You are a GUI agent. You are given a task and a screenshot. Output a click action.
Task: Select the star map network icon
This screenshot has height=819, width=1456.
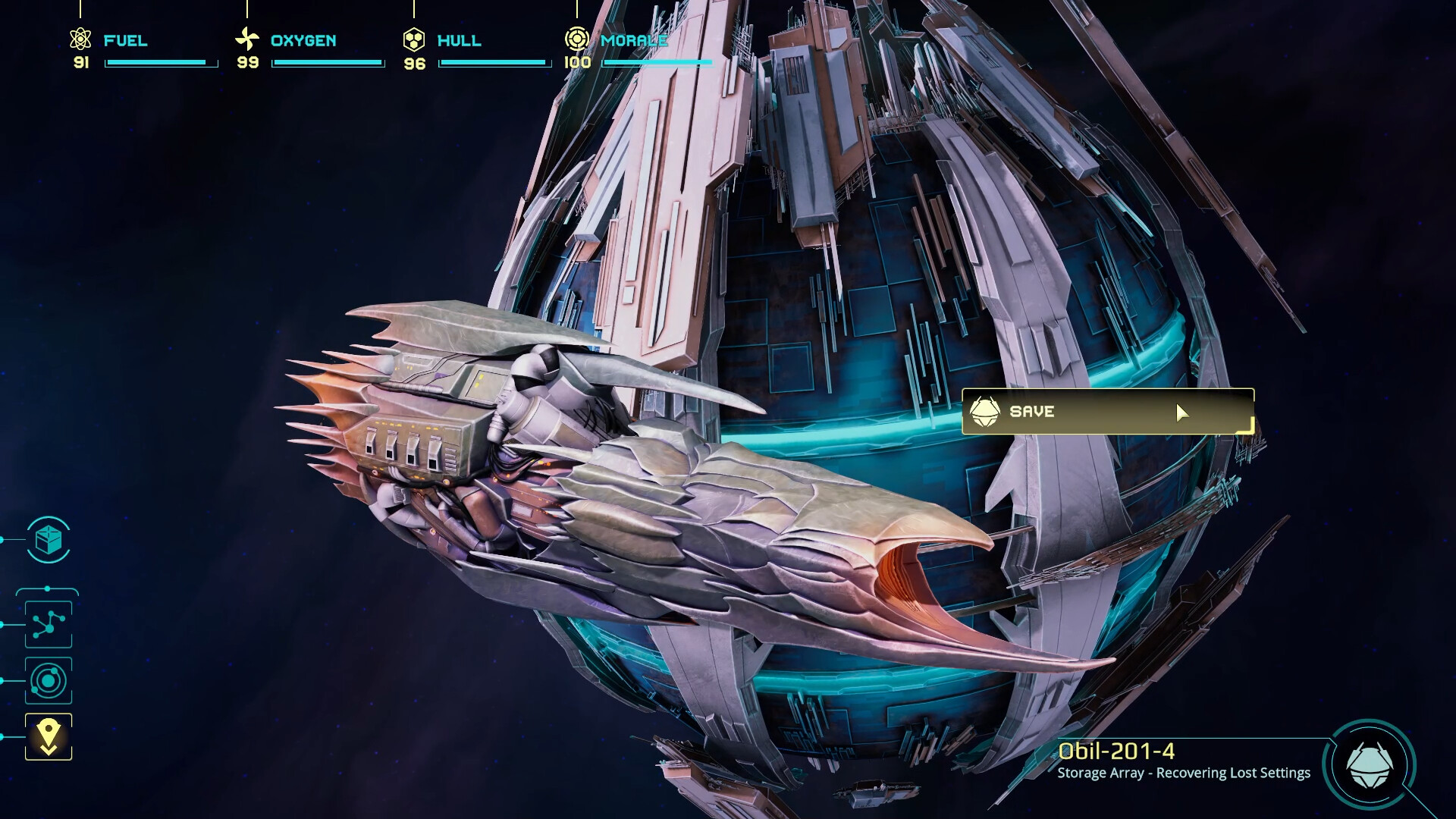click(48, 623)
